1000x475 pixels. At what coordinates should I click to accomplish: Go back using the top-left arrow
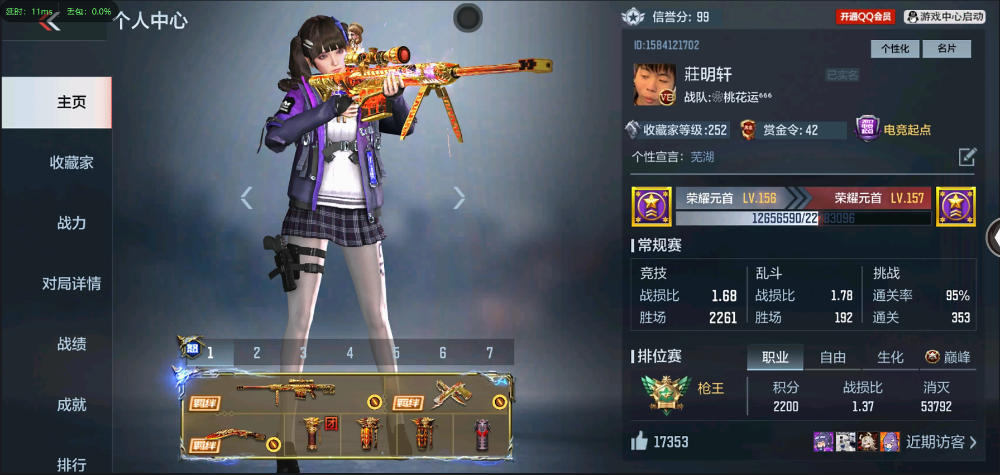point(50,22)
